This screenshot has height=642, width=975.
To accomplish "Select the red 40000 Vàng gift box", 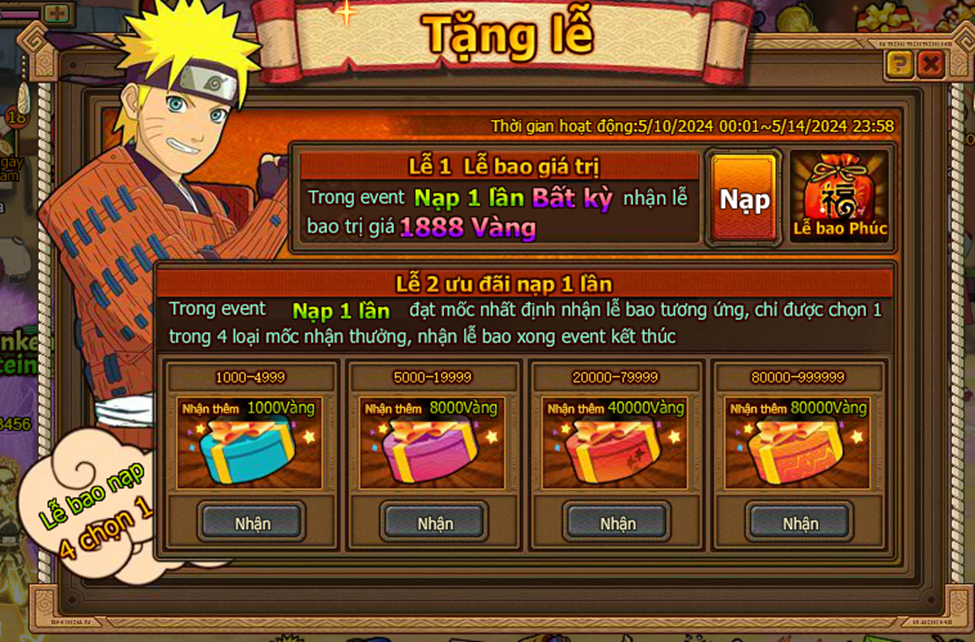I will pyautogui.click(x=616, y=450).
